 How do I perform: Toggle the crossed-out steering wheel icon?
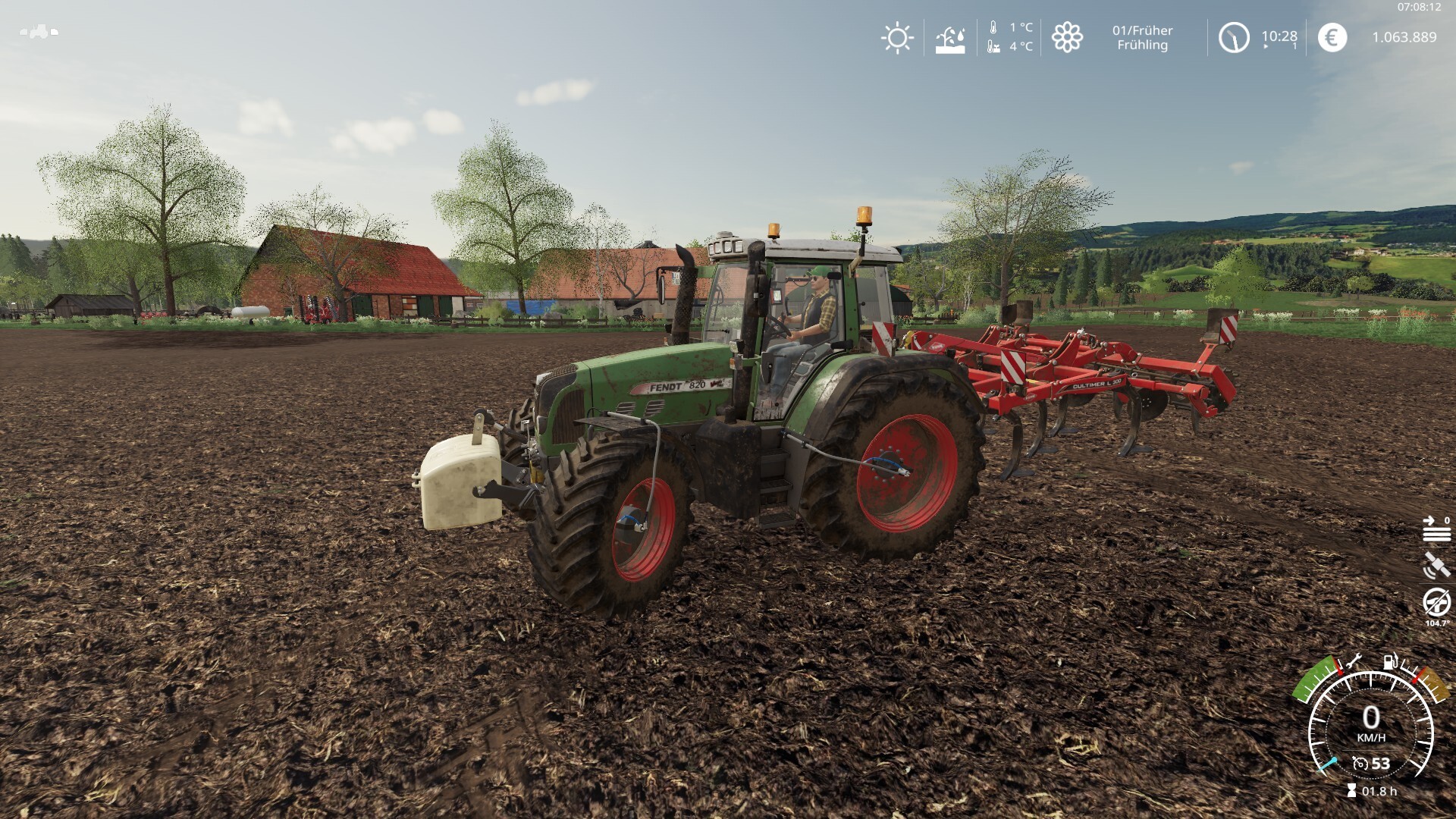pyautogui.click(x=1436, y=603)
